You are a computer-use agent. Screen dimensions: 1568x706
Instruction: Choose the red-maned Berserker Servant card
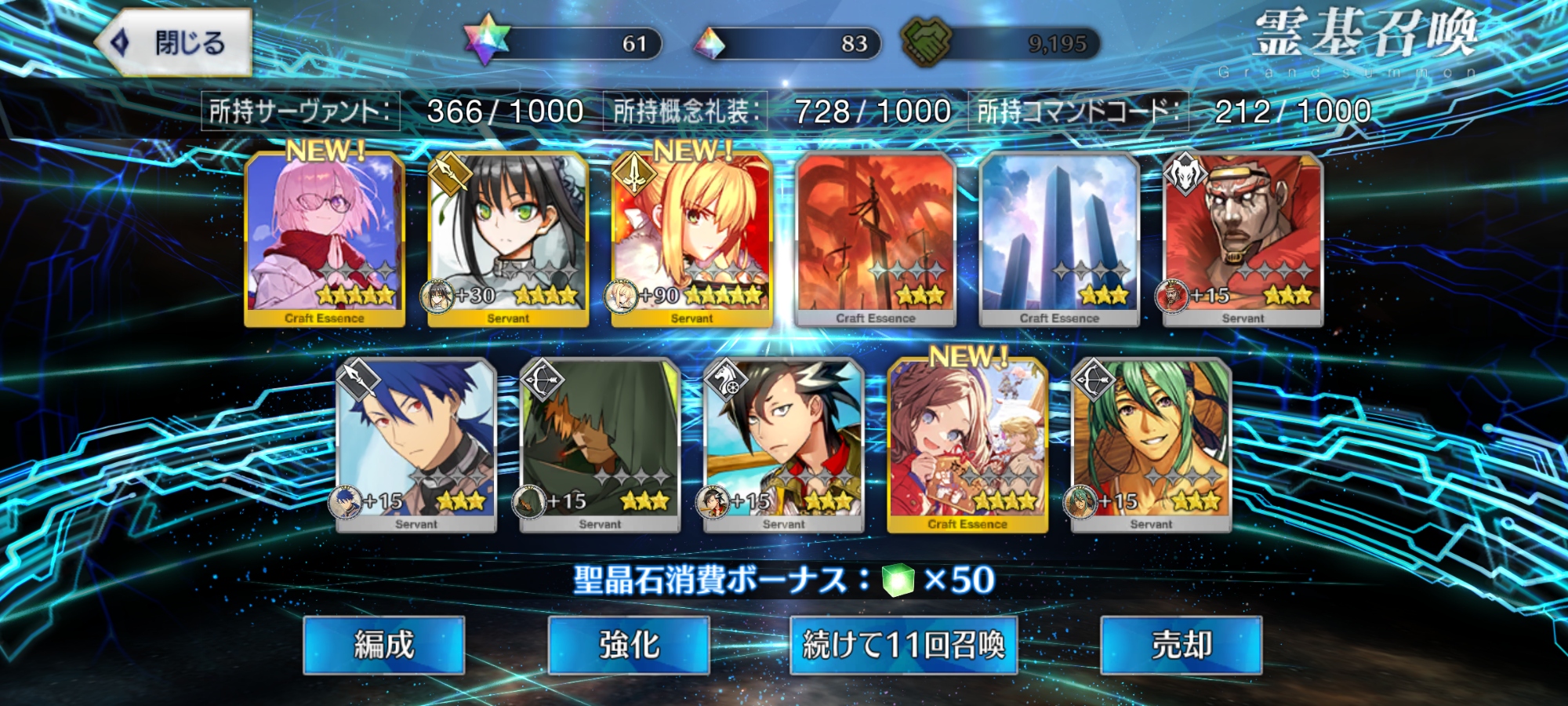click(1243, 238)
